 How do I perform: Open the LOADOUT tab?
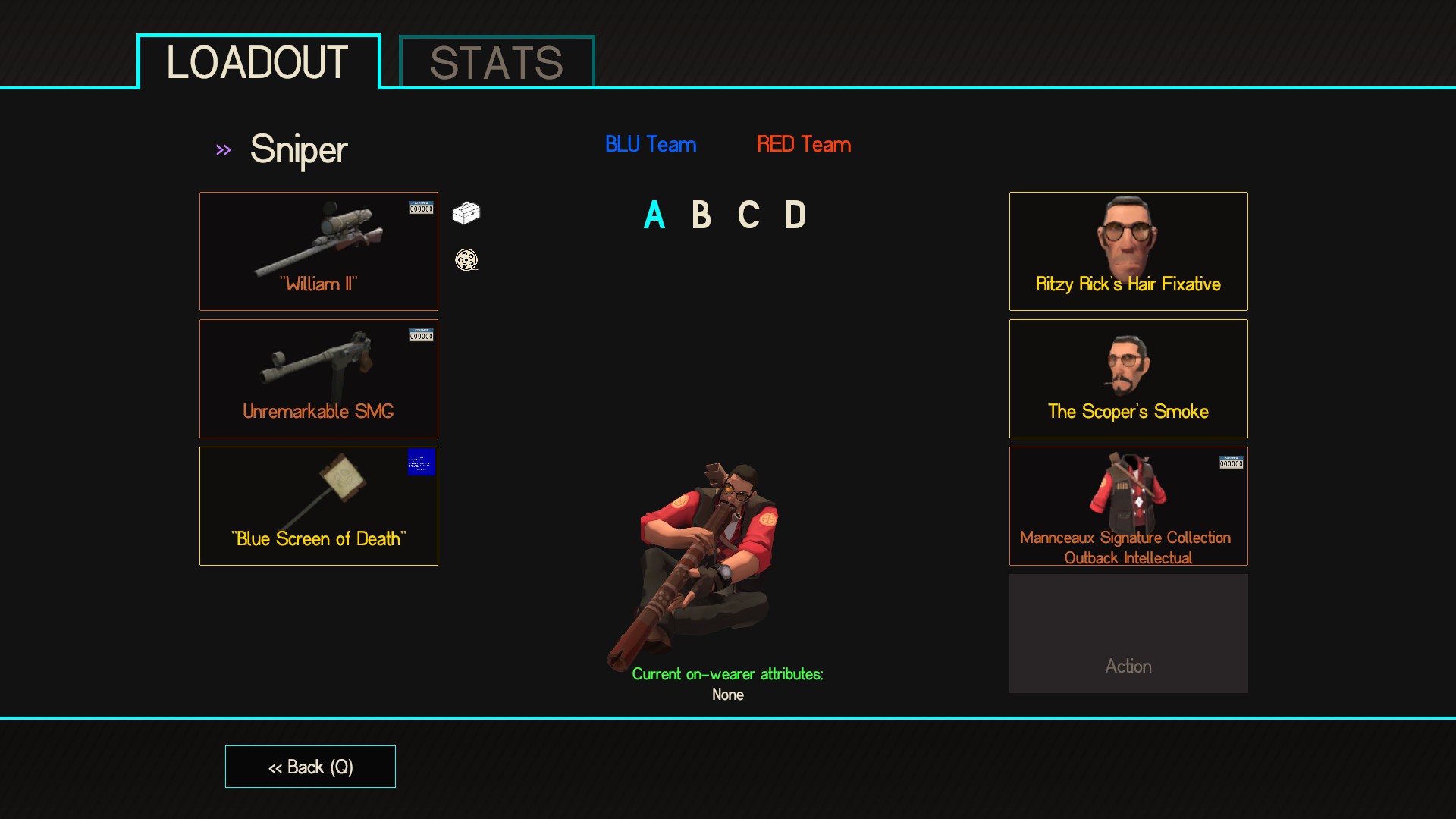258,64
